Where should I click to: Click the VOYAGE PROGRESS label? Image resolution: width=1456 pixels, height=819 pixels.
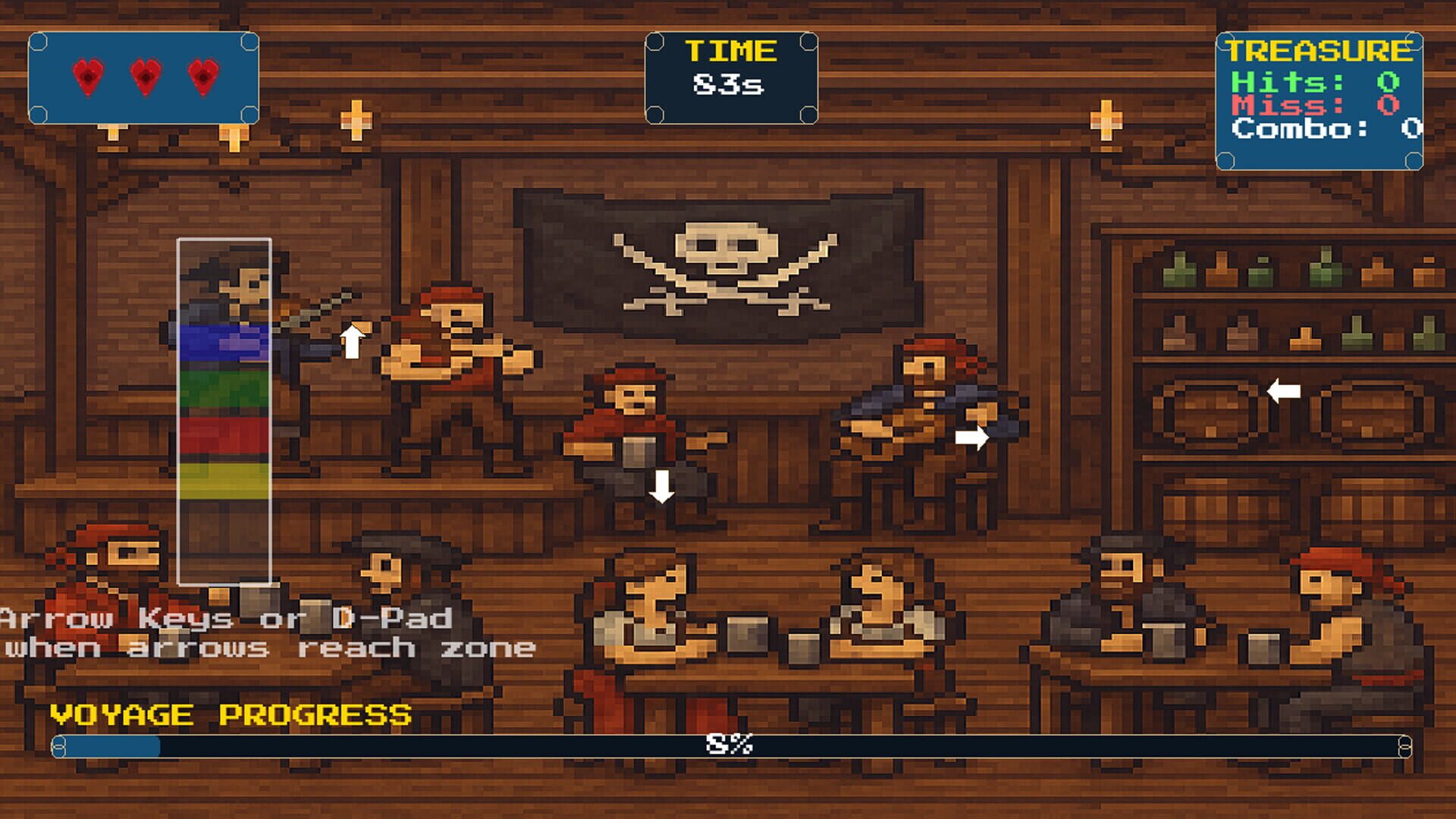pyautogui.click(x=227, y=714)
